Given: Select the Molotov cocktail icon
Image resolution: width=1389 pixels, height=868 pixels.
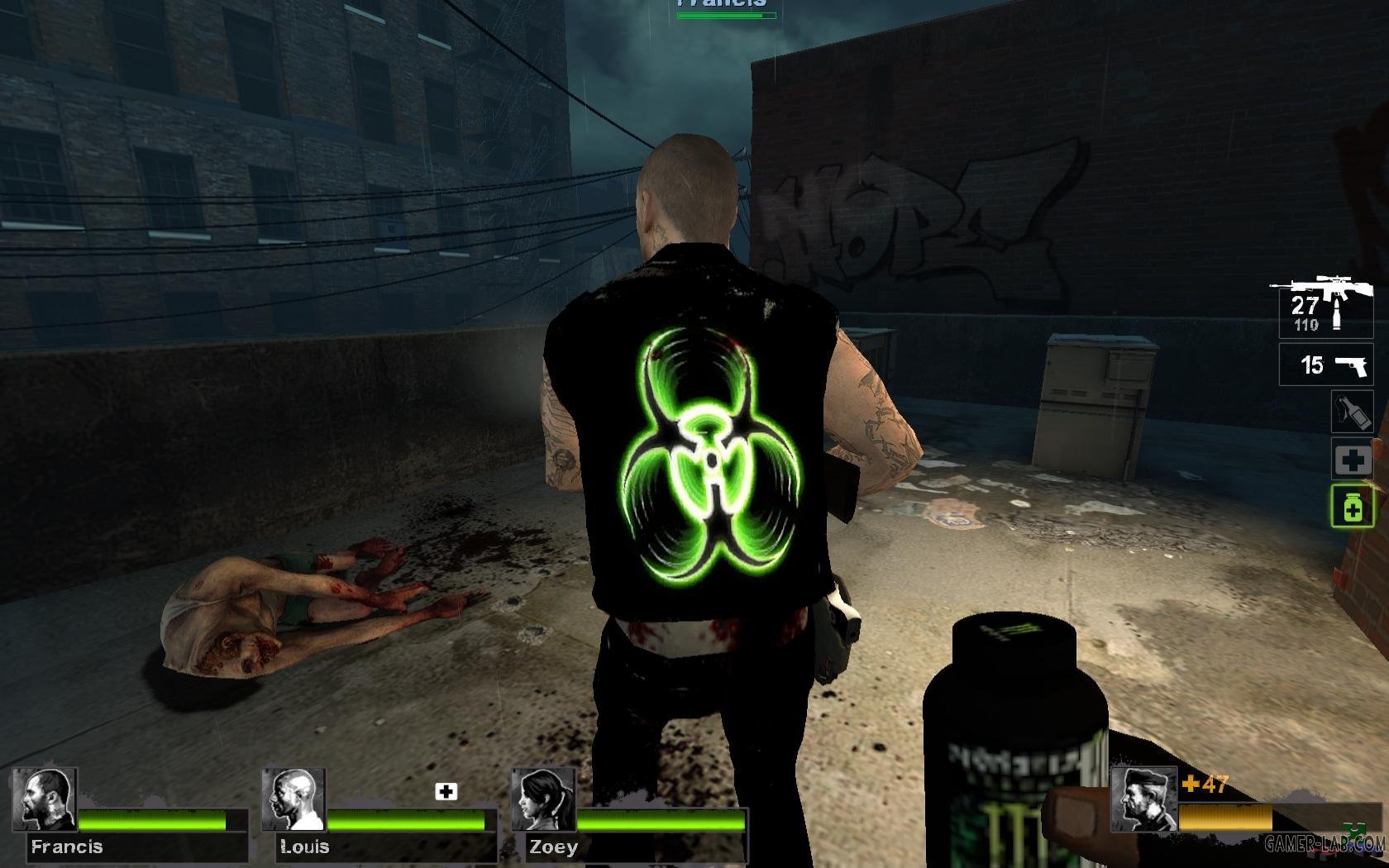Looking at the screenshot, I should pos(1353,413).
